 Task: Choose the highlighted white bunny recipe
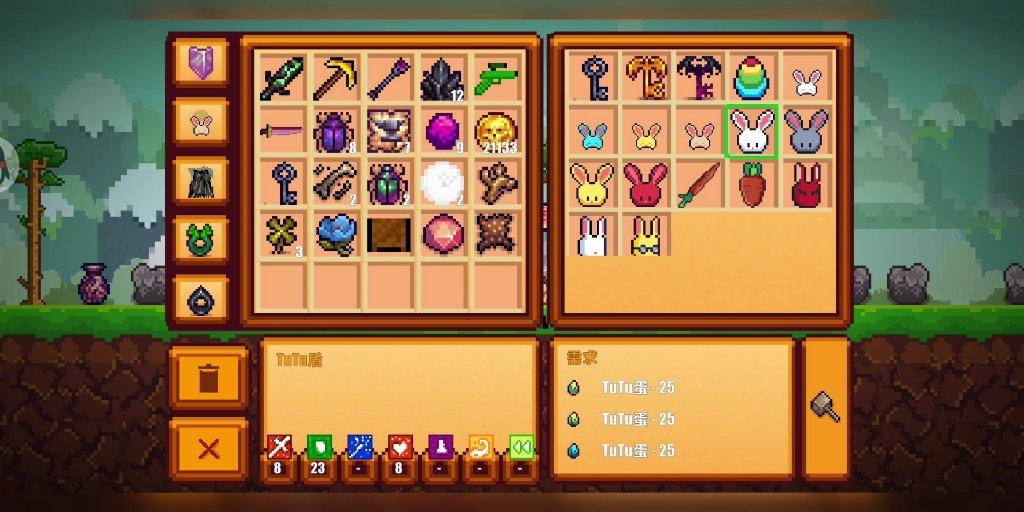[753, 131]
